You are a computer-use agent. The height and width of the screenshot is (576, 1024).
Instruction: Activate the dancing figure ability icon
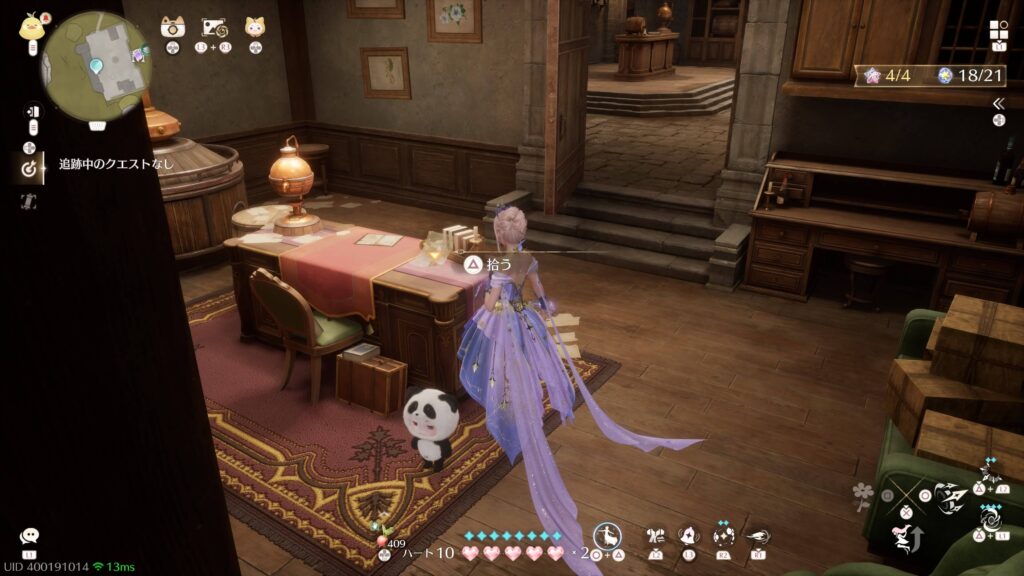[x=607, y=536]
